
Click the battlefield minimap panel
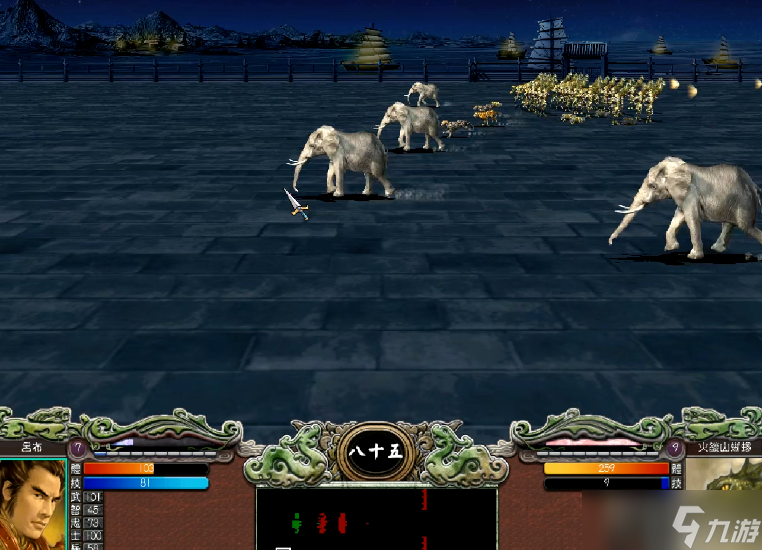pos(376,519)
